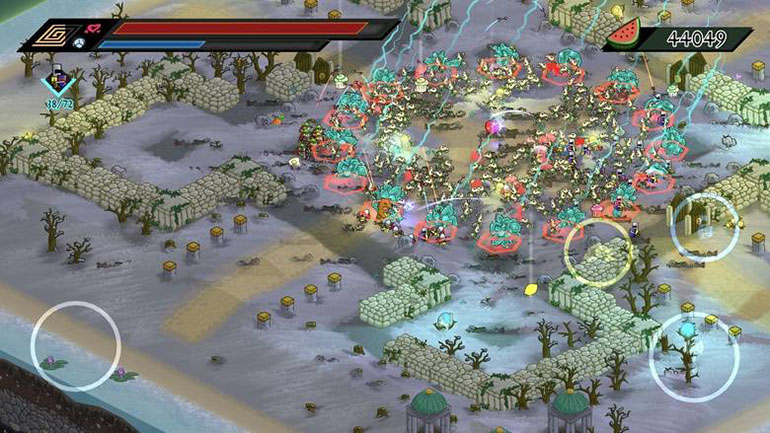Image resolution: width=770 pixels, height=433 pixels.
Task: Tap the large white-ringed attack button
Action: [694, 357]
